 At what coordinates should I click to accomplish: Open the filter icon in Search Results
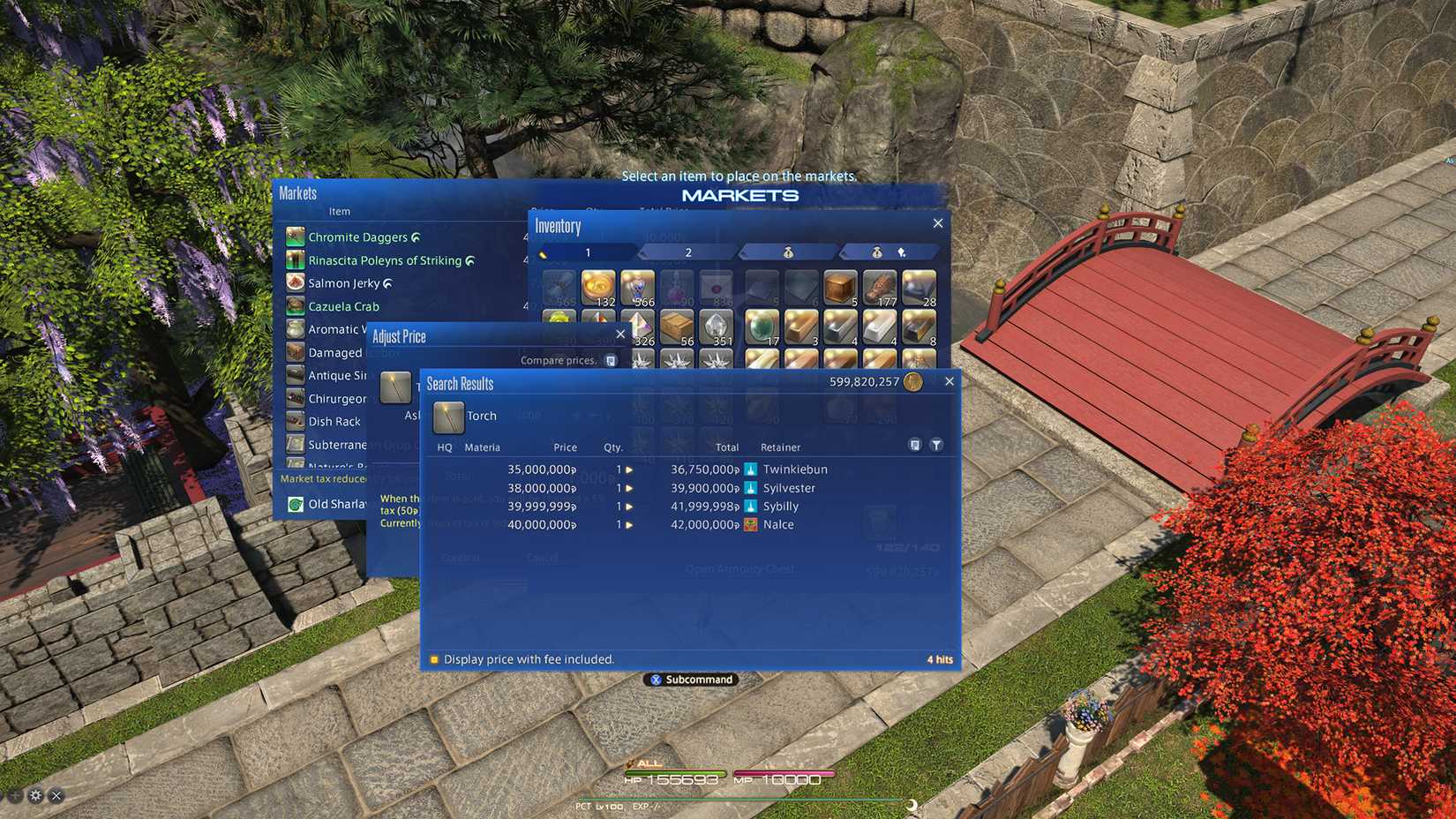936,445
